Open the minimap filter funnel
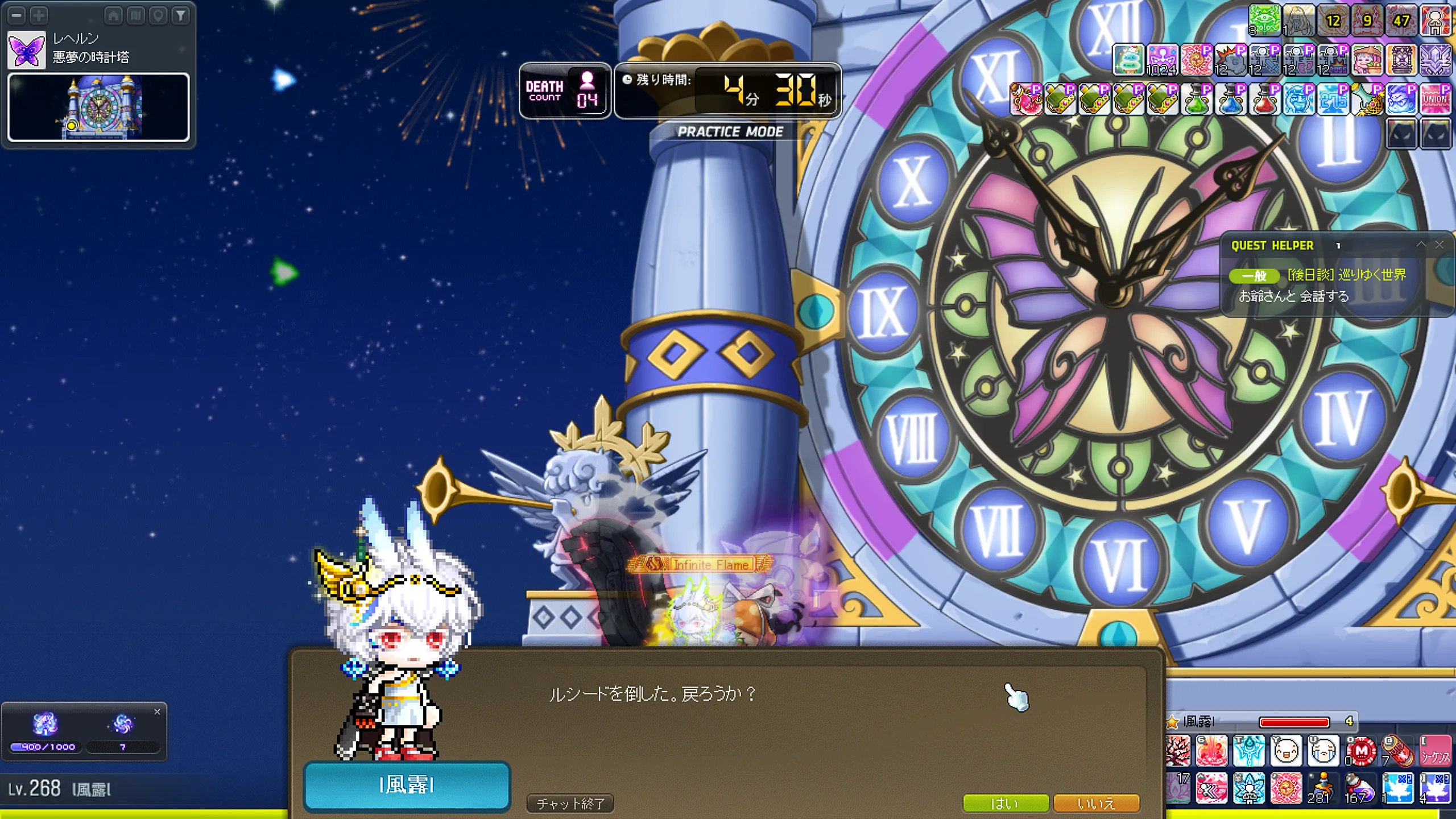 [x=180, y=15]
